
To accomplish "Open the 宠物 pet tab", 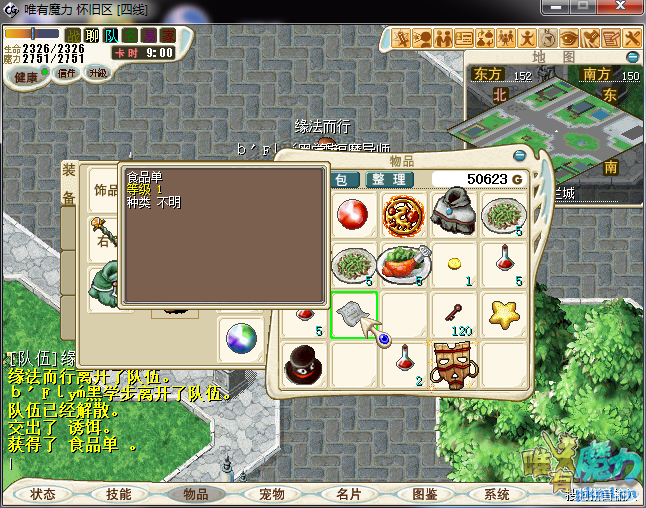I will click(271, 494).
